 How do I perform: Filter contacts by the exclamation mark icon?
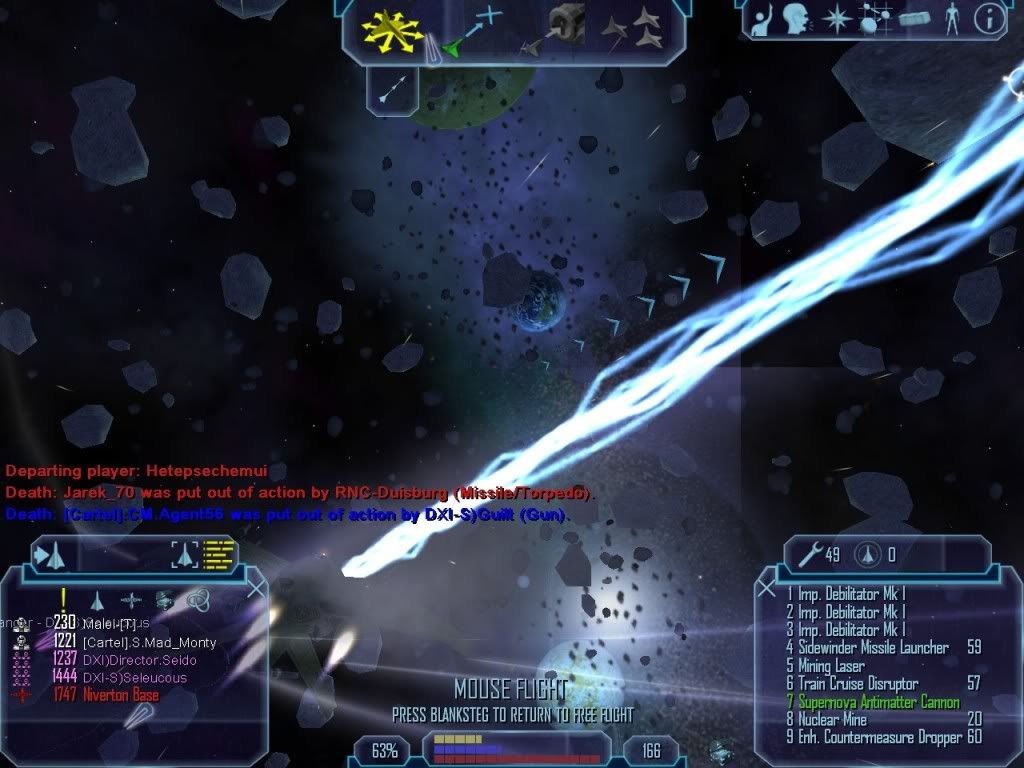(x=63, y=598)
